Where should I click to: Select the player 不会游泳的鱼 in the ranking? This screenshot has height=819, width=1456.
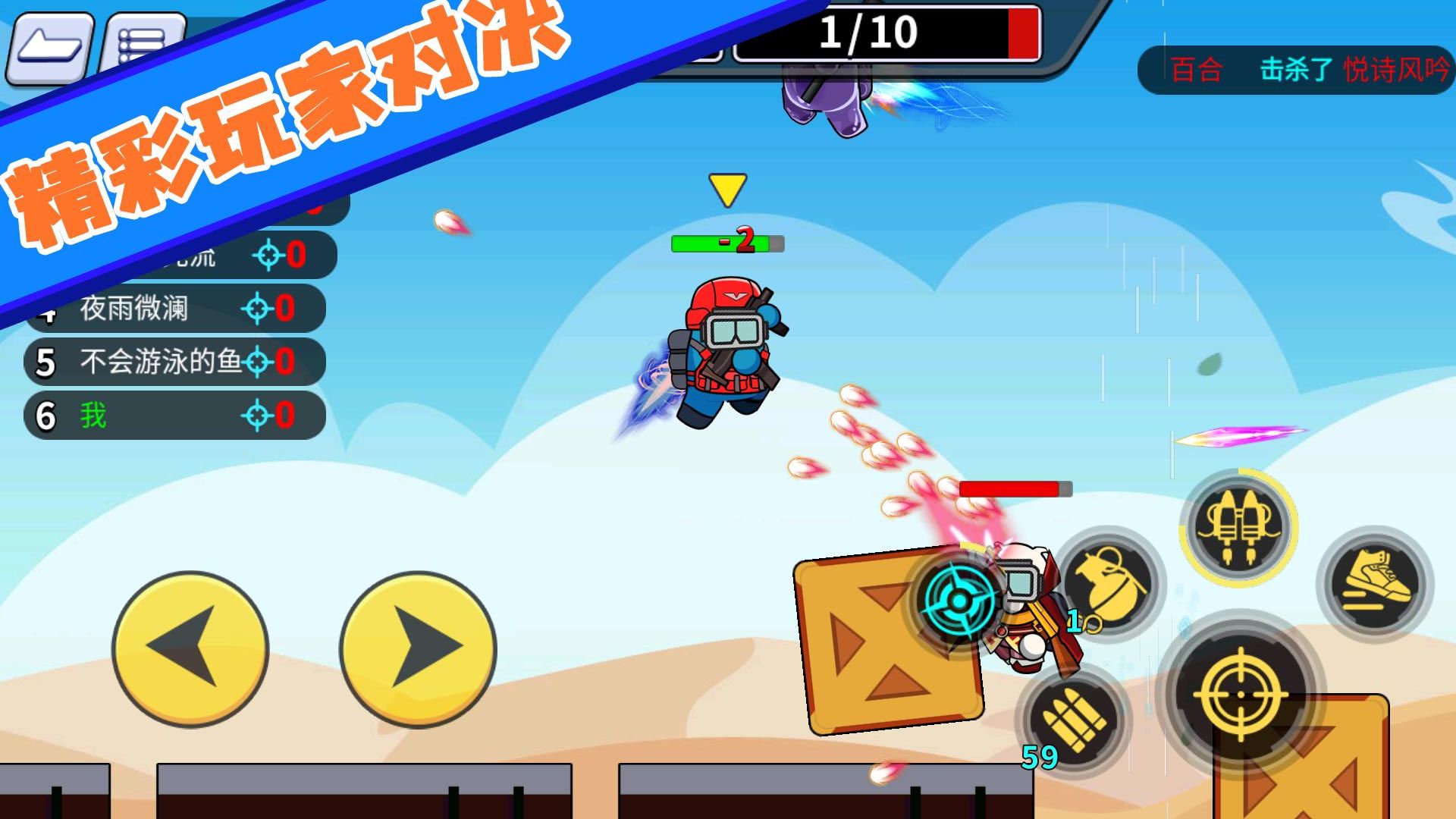[x=159, y=362]
